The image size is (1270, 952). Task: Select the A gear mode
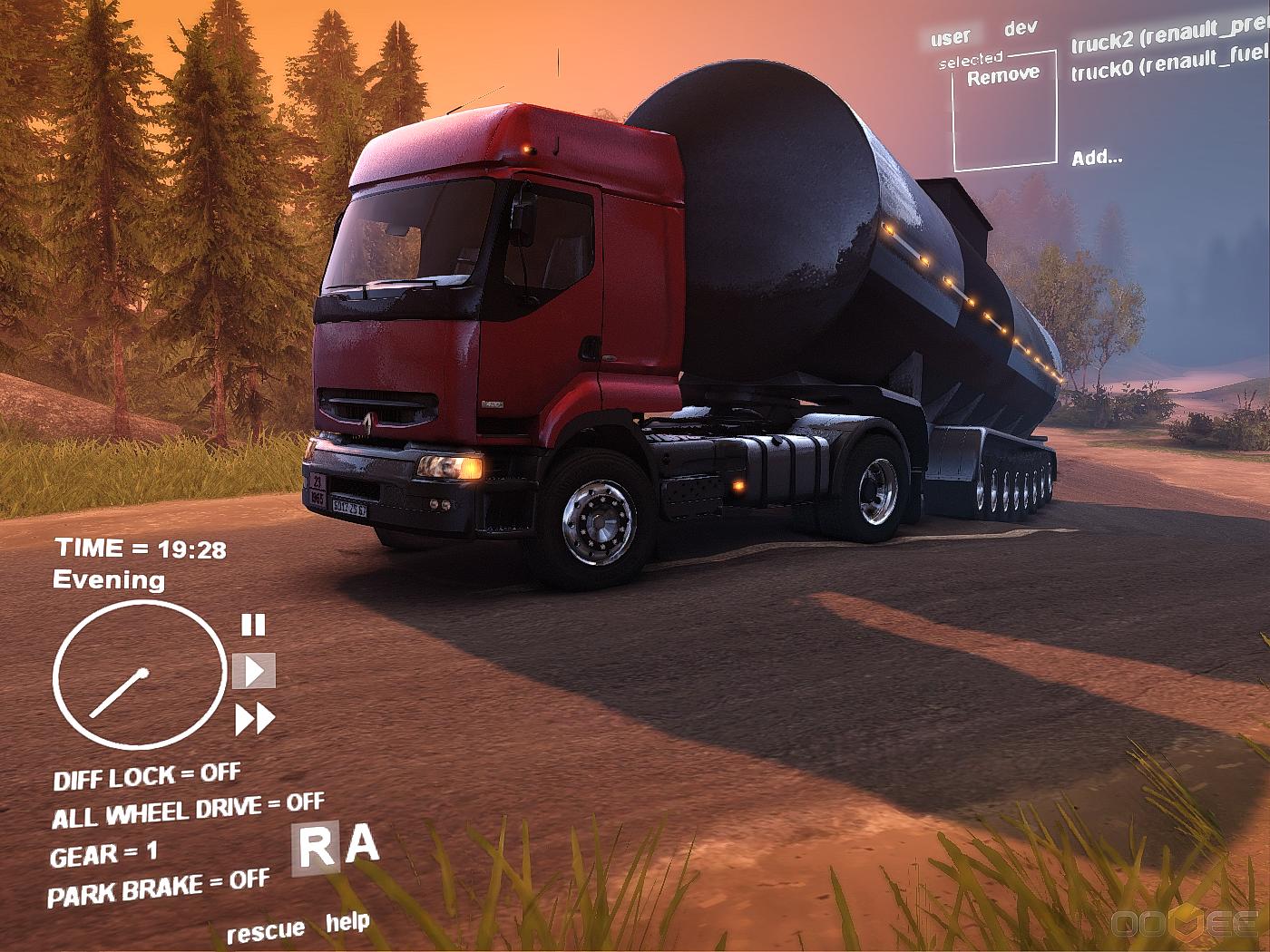tap(362, 844)
